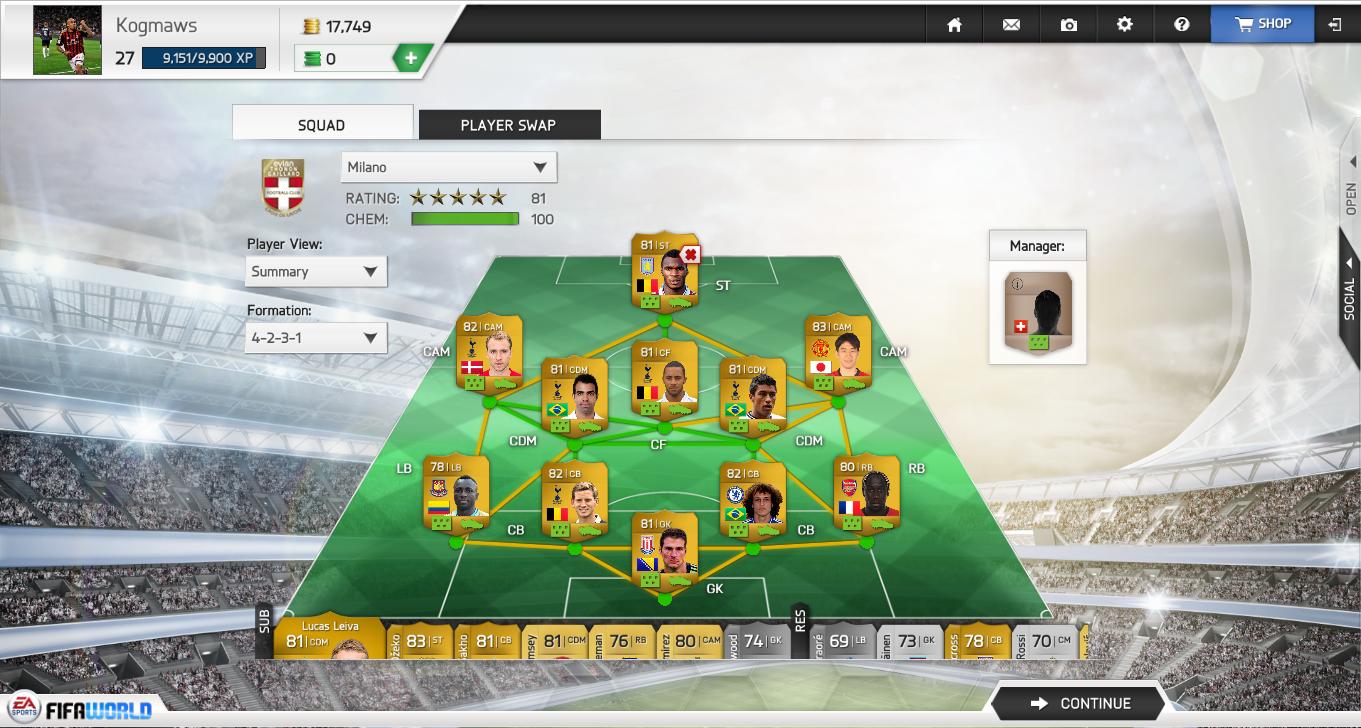1361x728 pixels.
Task: Expand the Social side panel
Action: (x=1350, y=290)
